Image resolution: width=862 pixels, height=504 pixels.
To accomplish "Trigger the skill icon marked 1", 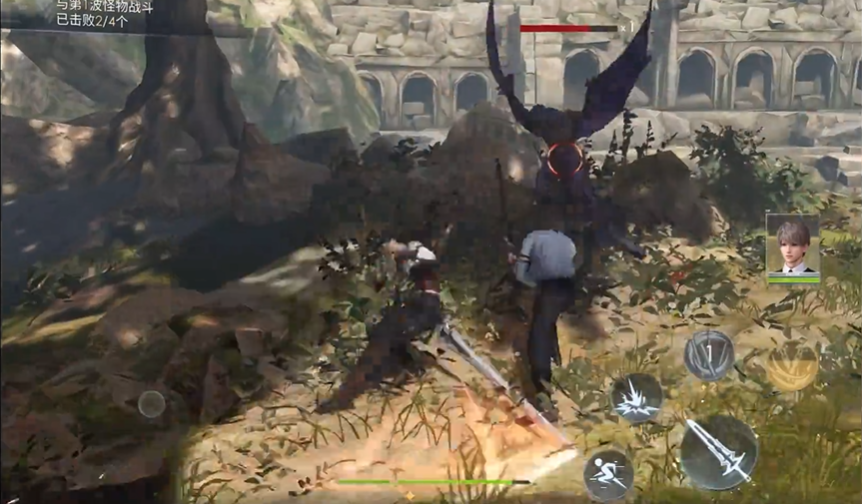I will click(x=709, y=355).
